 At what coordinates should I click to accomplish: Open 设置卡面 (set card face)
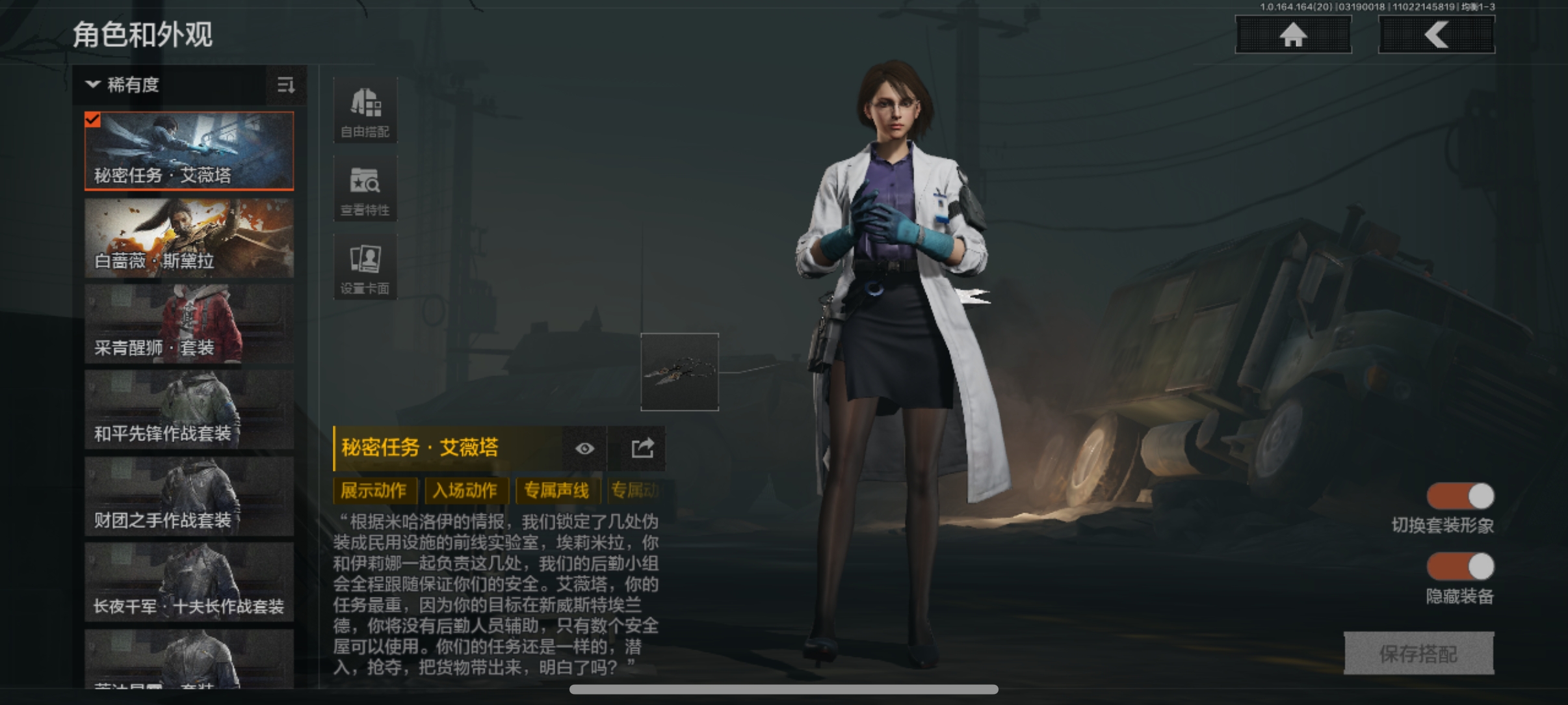pyautogui.click(x=365, y=267)
